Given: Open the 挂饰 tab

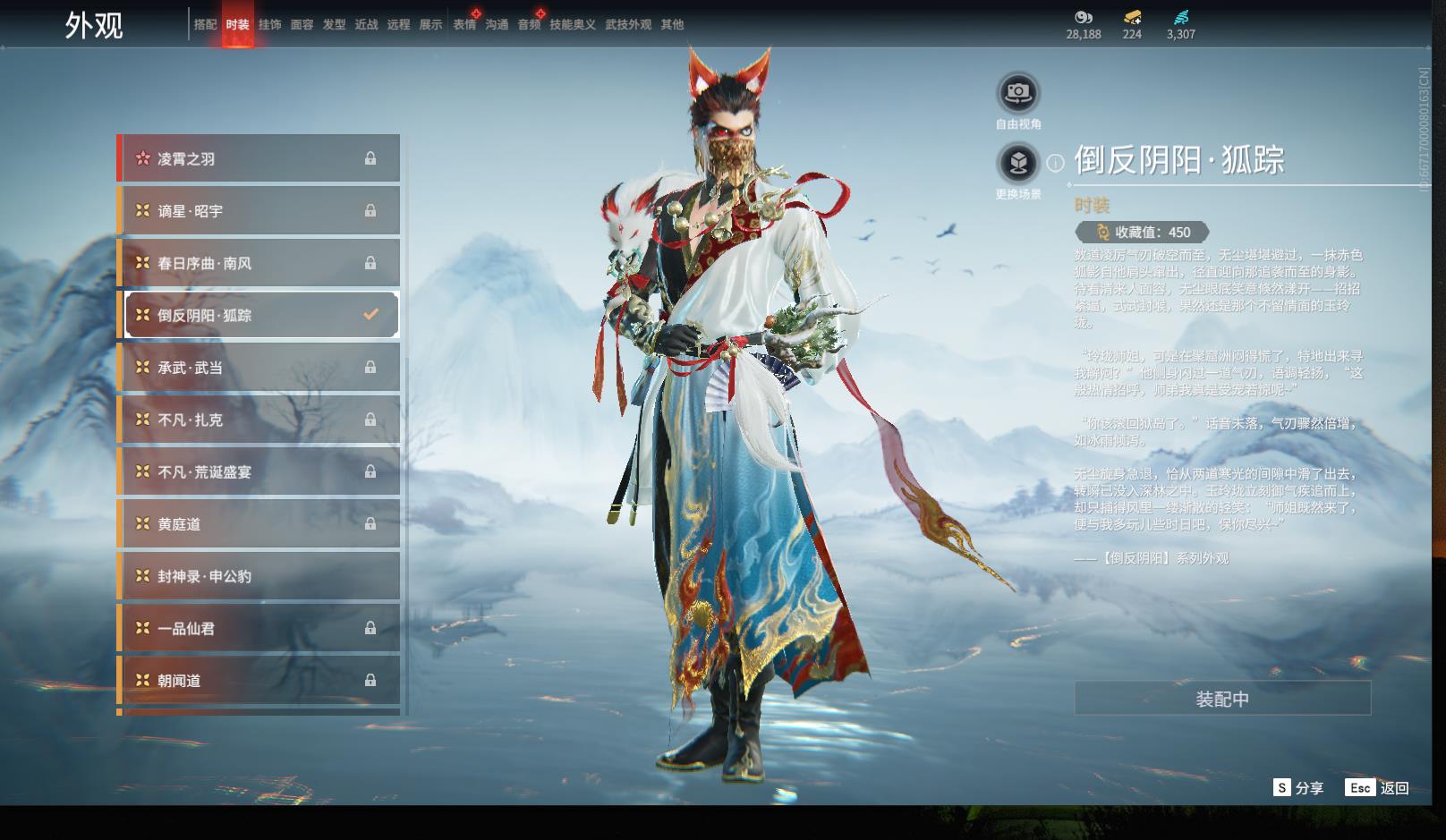Looking at the screenshot, I should (x=269, y=25).
